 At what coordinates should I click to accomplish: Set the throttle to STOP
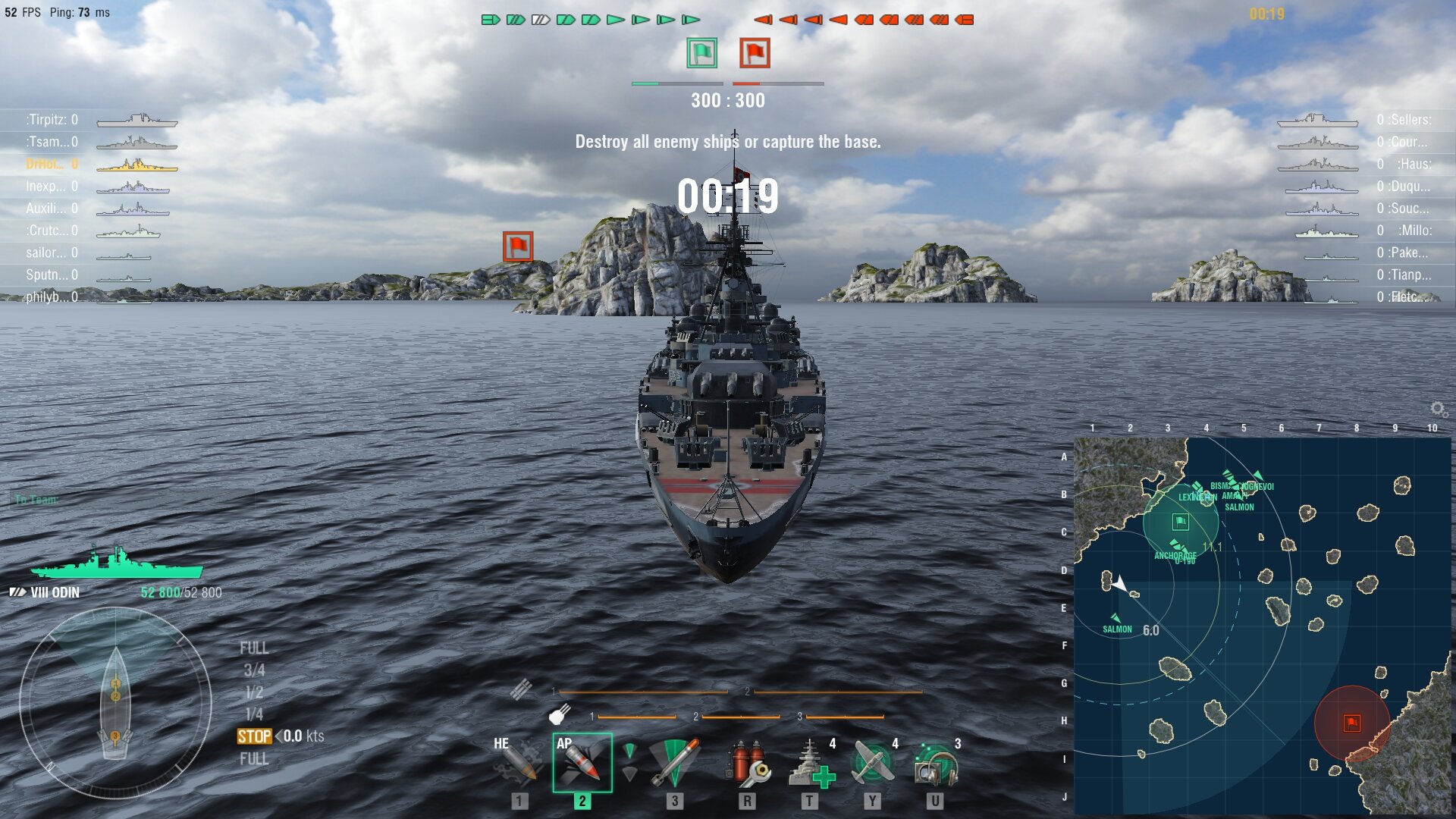click(254, 736)
